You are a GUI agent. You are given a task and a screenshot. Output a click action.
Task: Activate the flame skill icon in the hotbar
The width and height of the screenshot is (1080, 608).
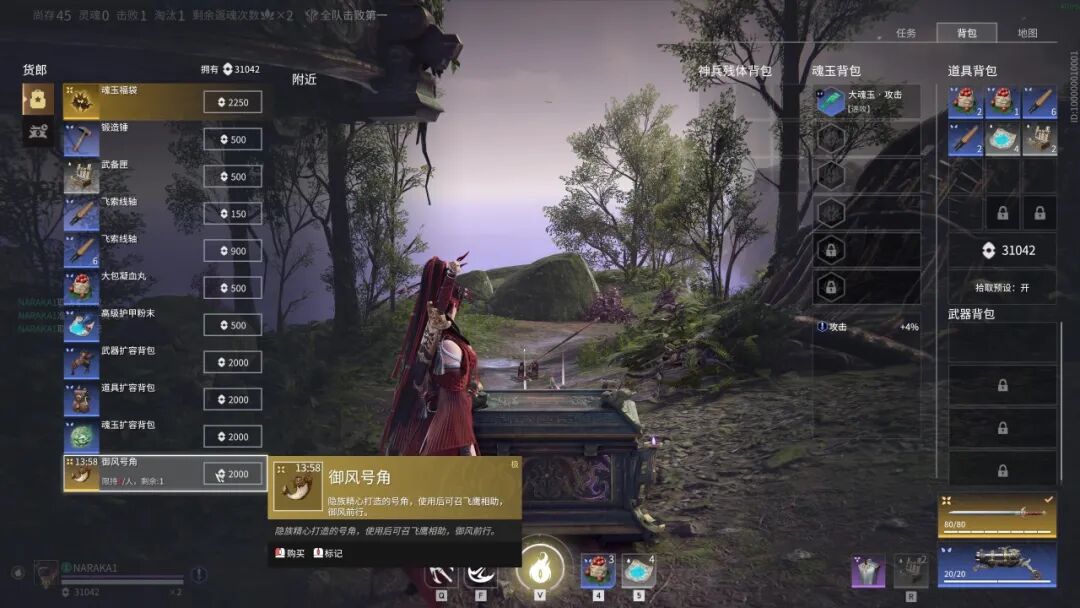click(540, 567)
